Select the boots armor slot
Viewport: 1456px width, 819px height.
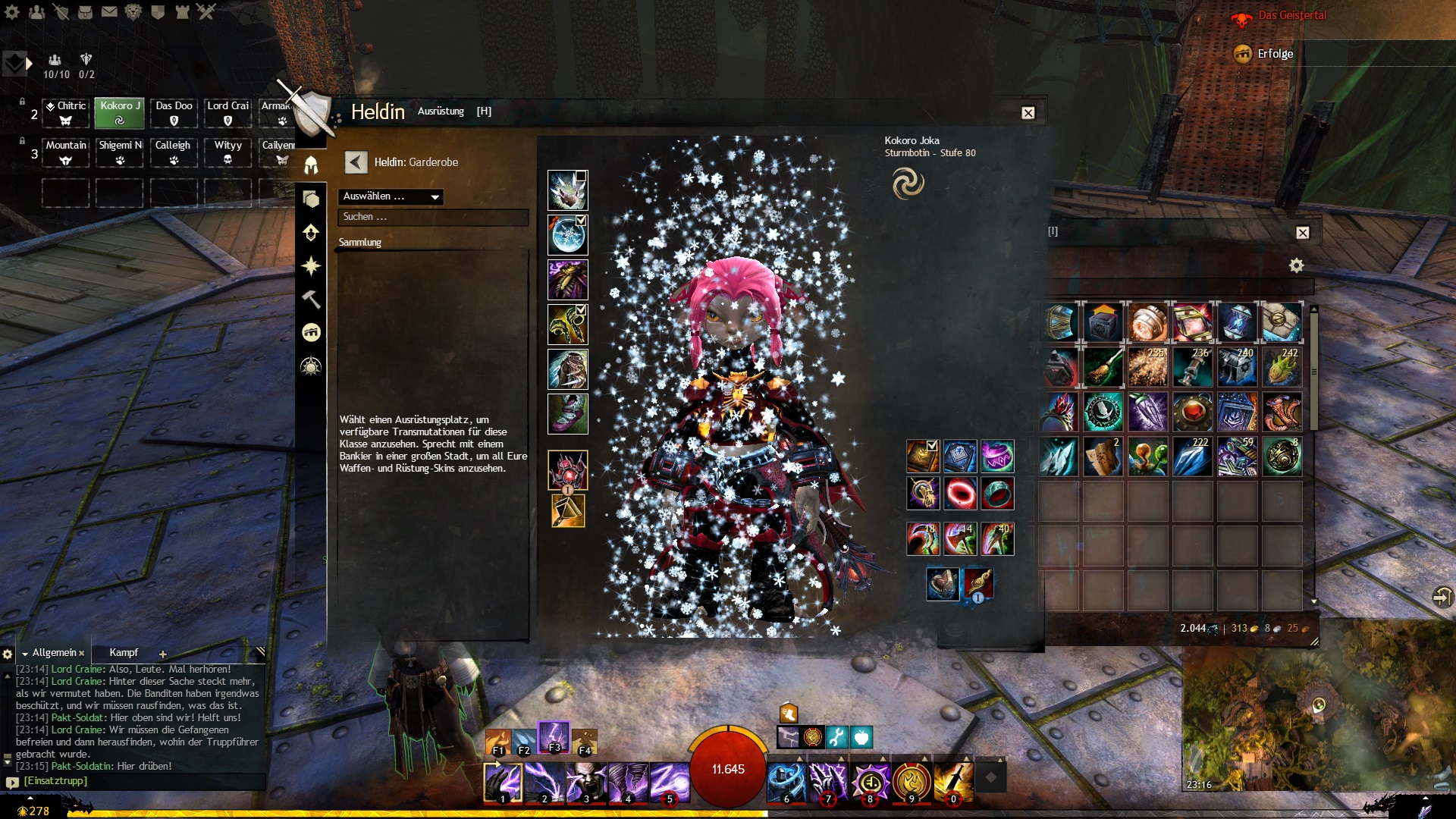click(567, 414)
